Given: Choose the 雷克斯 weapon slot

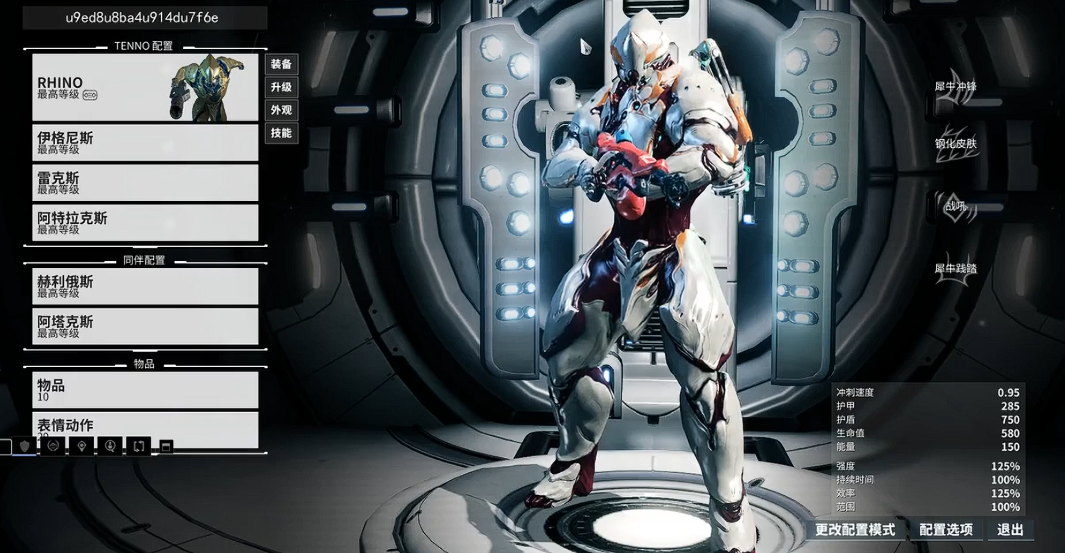Looking at the screenshot, I should tap(145, 183).
